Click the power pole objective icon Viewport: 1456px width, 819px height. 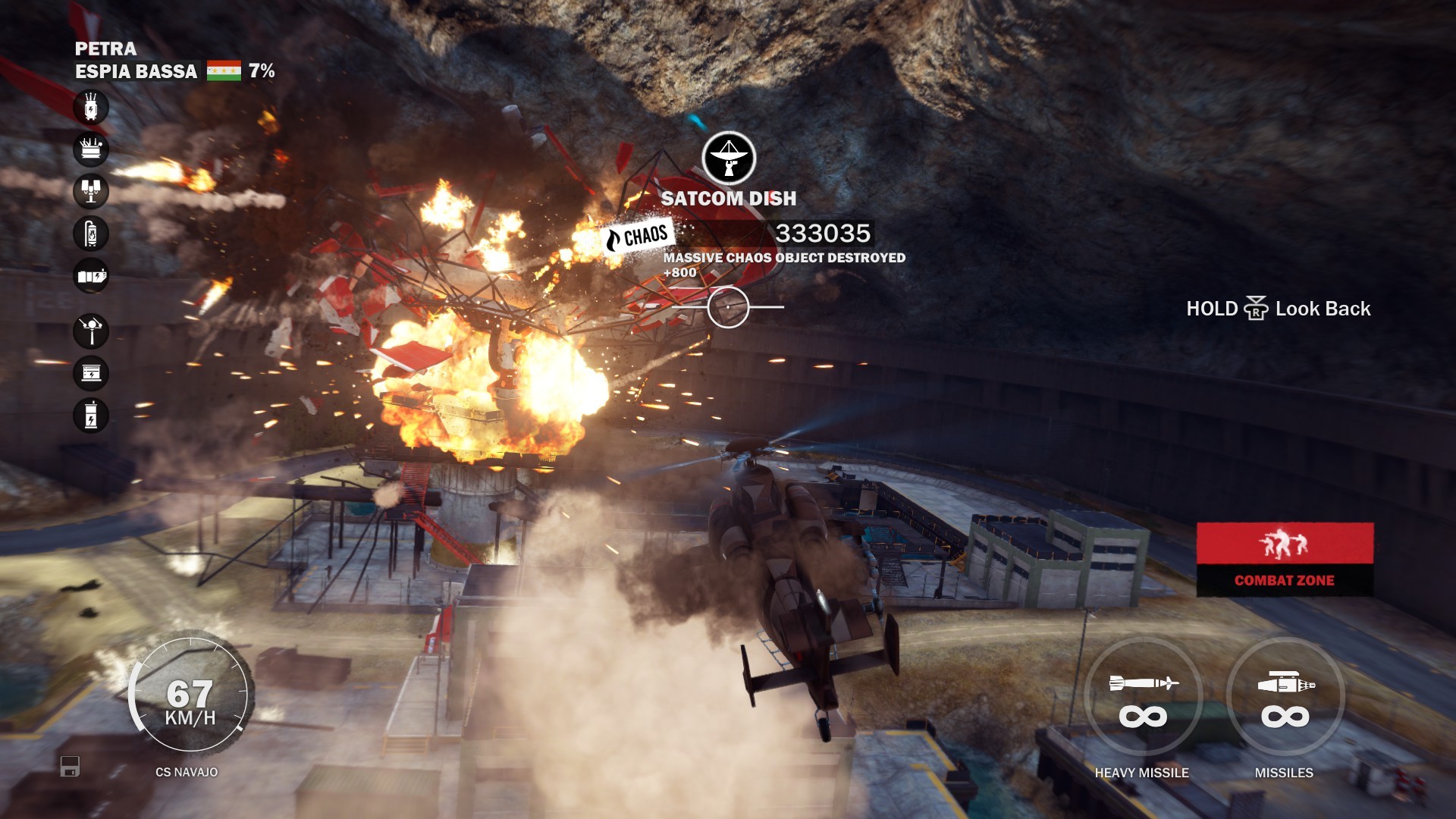(x=91, y=331)
